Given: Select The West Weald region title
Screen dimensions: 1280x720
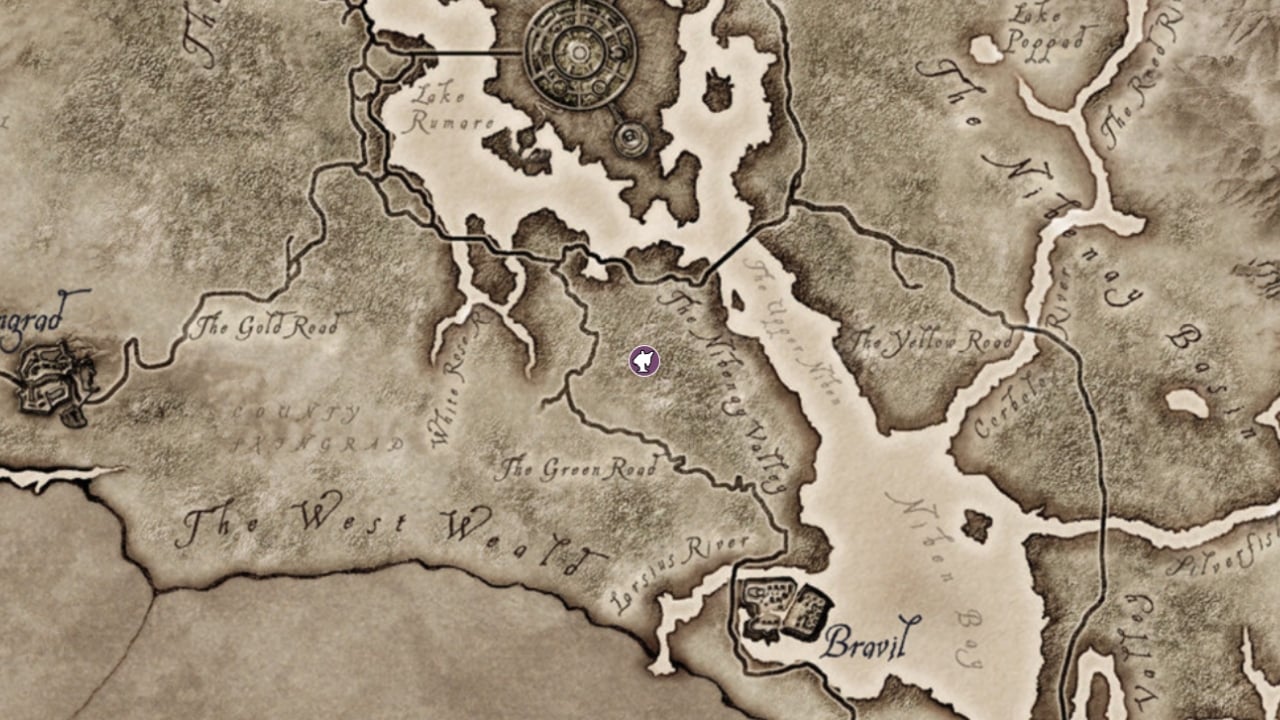Looking at the screenshot, I should (x=390, y=525).
